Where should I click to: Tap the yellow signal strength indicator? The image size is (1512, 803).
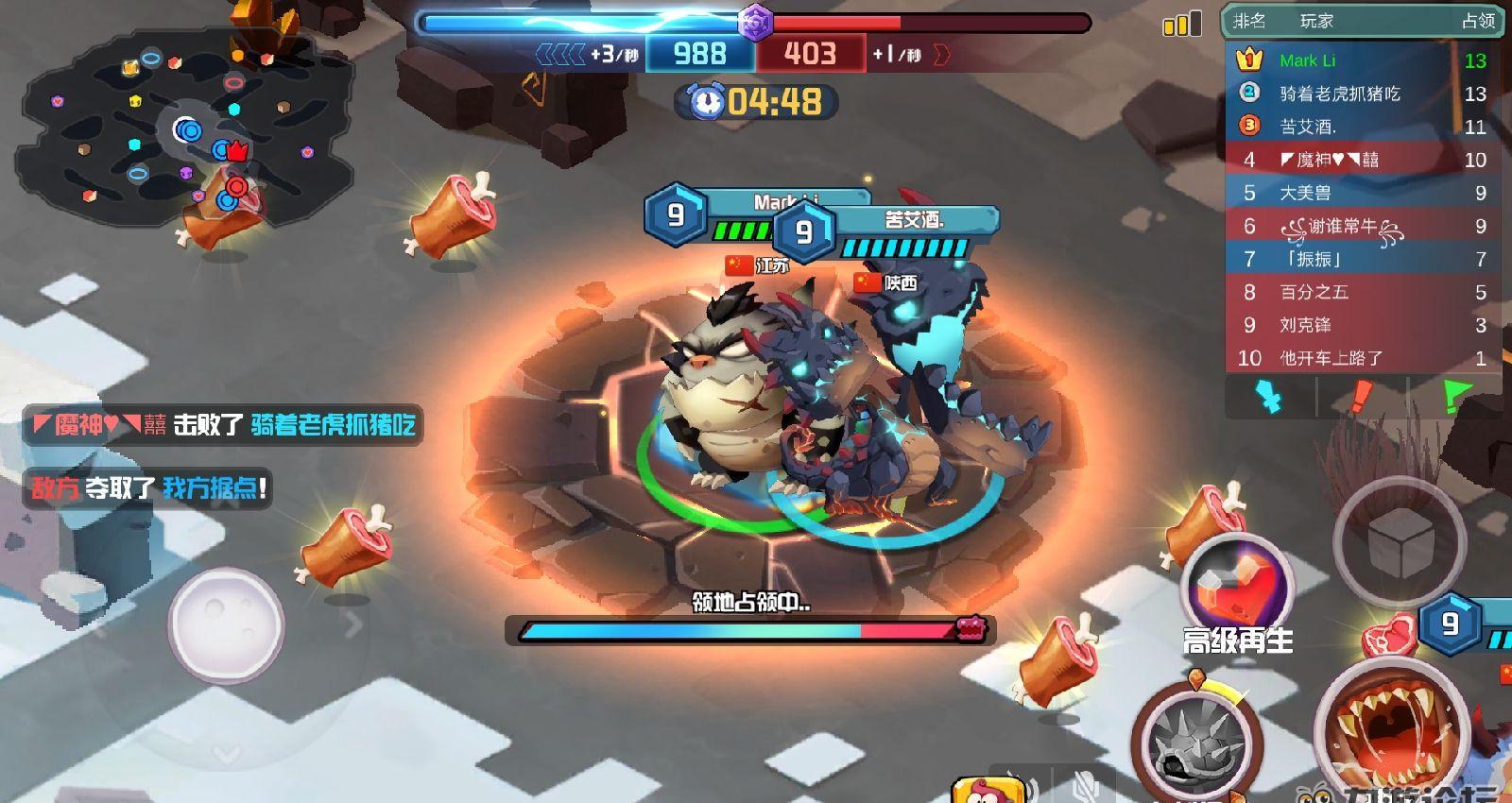click(1182, 24)
